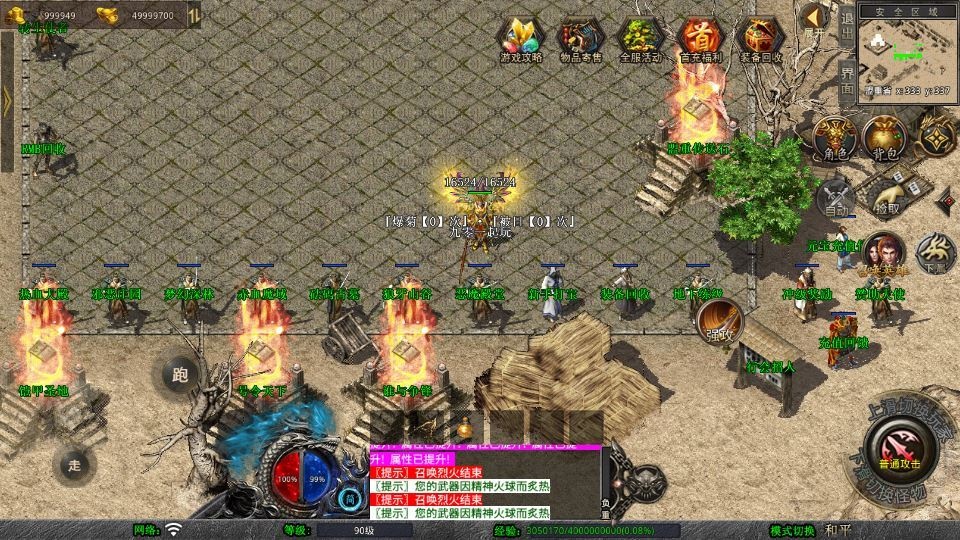Open the 装备回收 equipment recycling chest

760,39
